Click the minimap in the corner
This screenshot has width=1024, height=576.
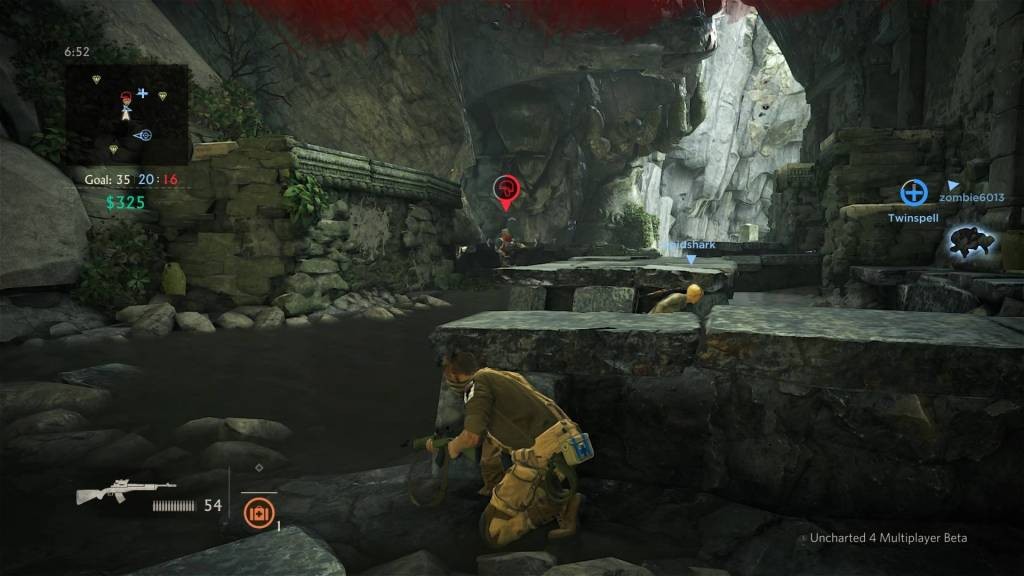pos(127,114)
